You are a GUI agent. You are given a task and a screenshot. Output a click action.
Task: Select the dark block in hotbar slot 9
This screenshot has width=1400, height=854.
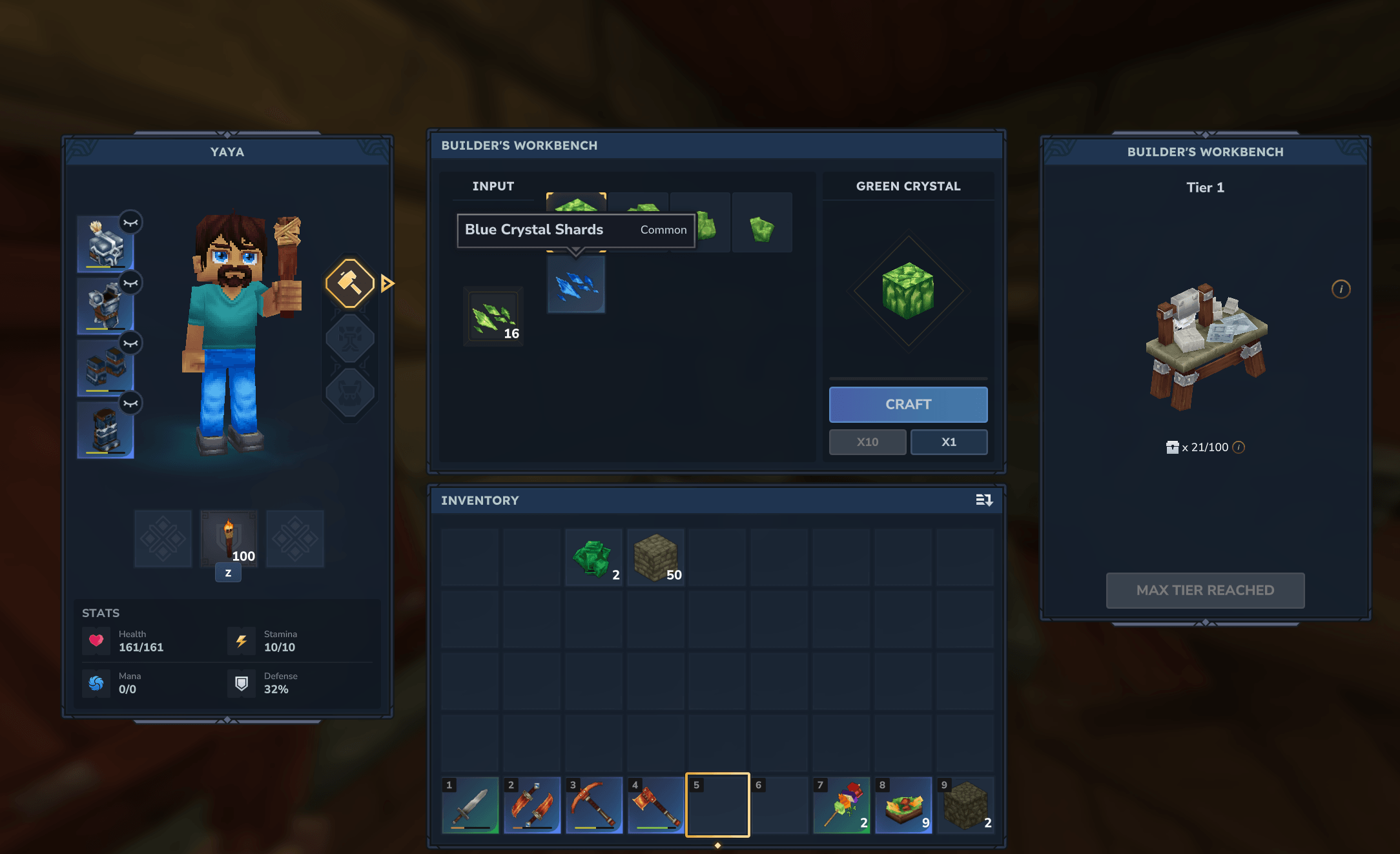[965, 806]
